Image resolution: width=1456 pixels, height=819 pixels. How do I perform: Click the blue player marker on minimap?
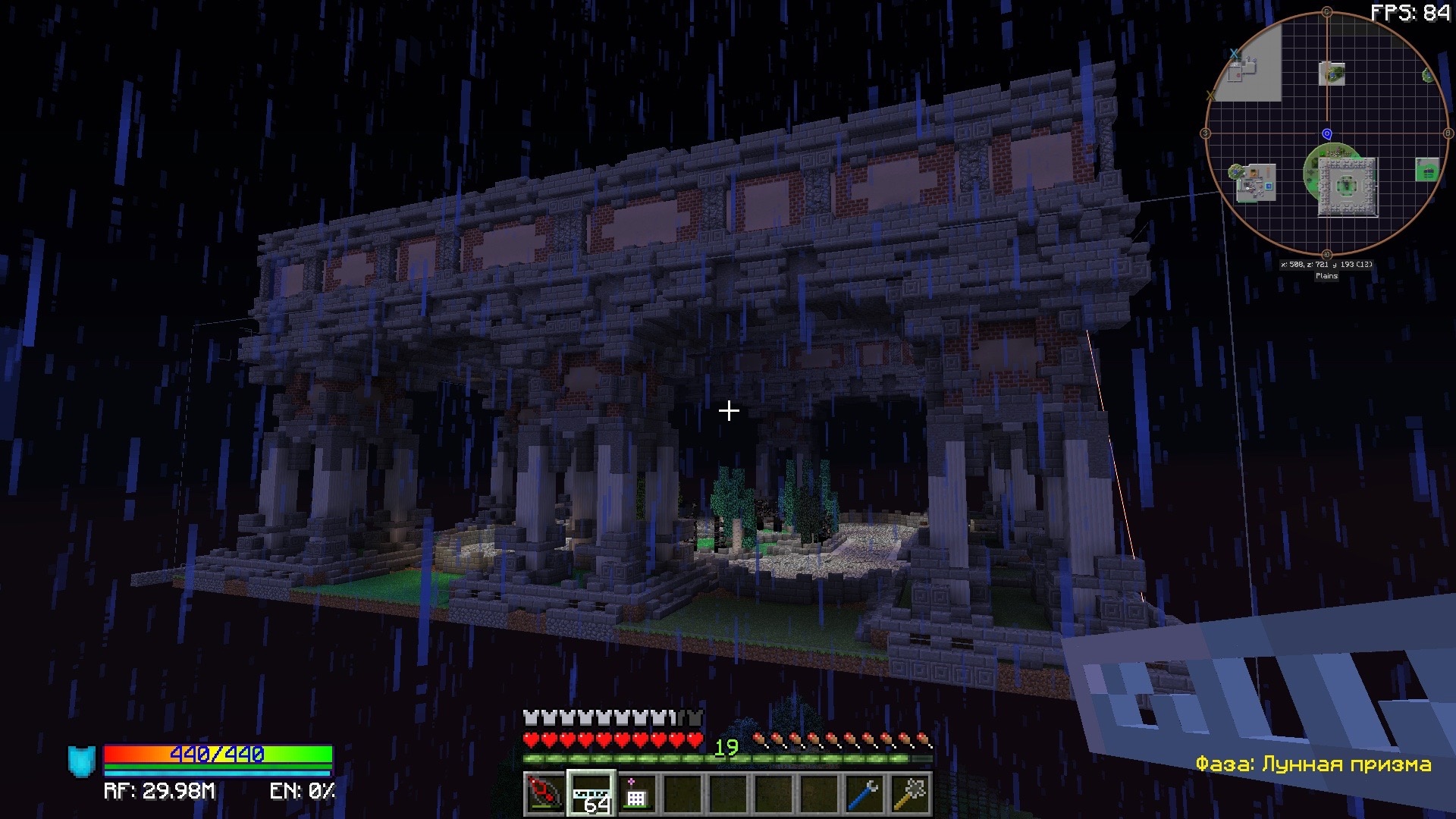1326,134
